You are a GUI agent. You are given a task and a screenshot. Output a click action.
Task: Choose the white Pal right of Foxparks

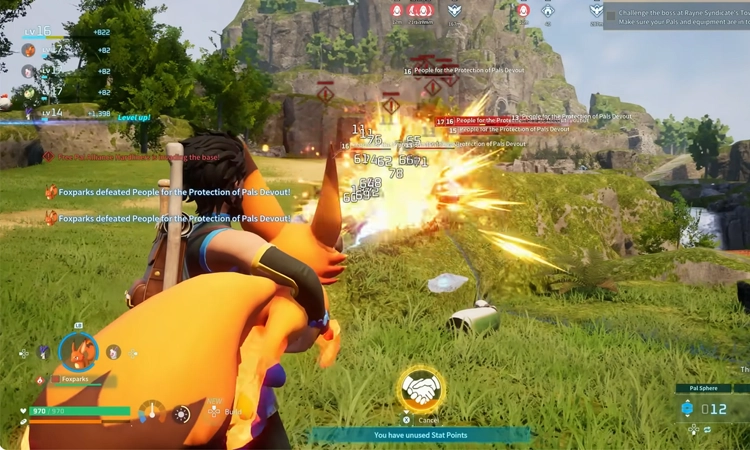point(114,352)
